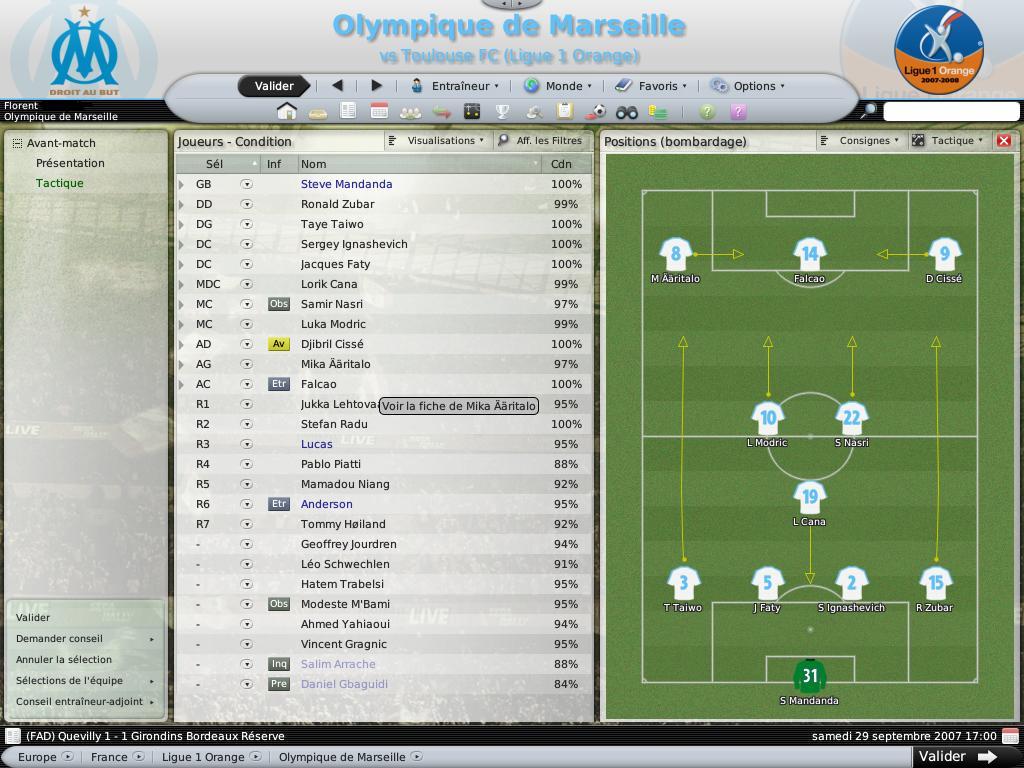Viewport: 1024px width, 768px height.
Task: Click Annuler la sélection
Action: tap(64, 659)
